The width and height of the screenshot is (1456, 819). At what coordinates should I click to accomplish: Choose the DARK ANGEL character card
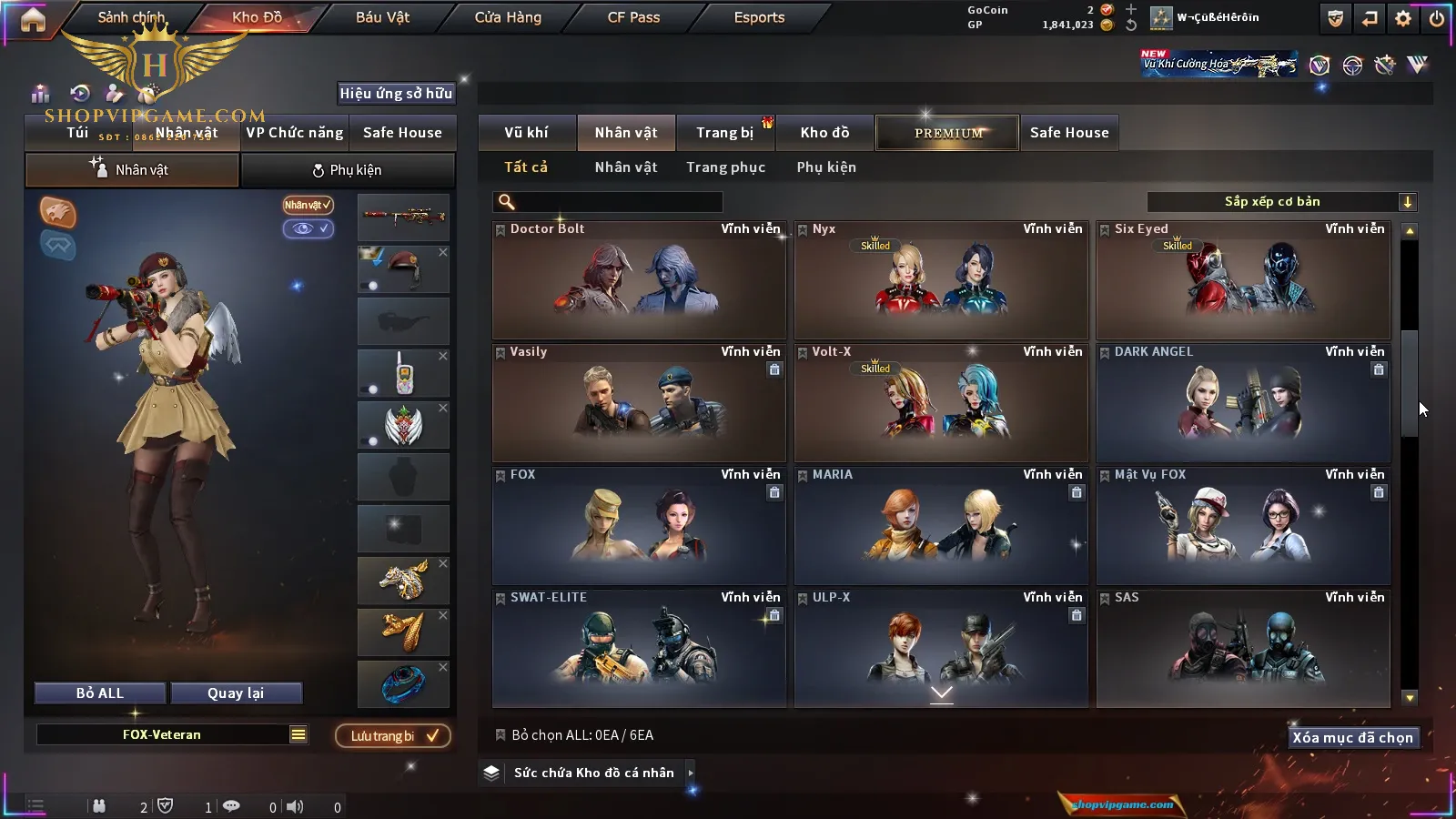(1243, 403)
